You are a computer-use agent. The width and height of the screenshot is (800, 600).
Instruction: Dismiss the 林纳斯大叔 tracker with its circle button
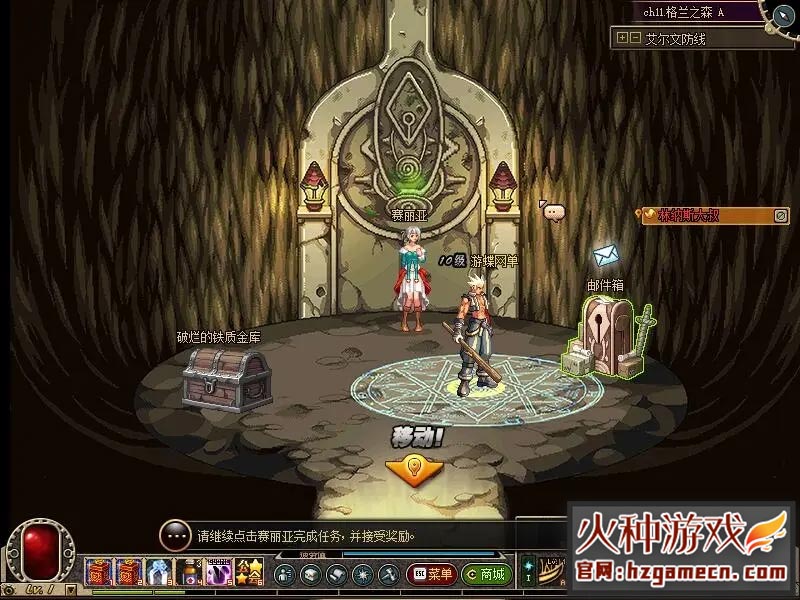click(782, 215)
